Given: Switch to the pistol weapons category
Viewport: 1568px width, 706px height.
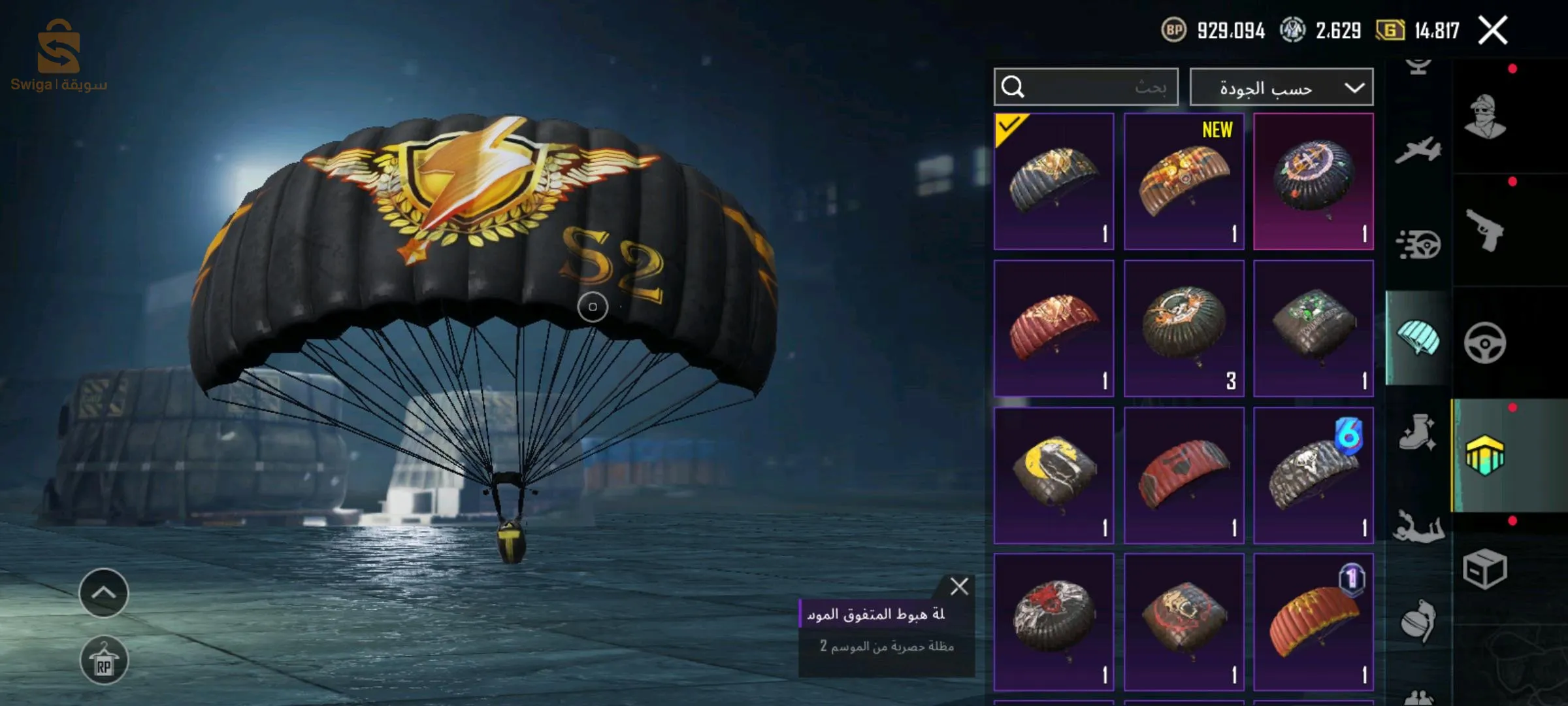Looking at the screenshot, I should pos(1485,230).
